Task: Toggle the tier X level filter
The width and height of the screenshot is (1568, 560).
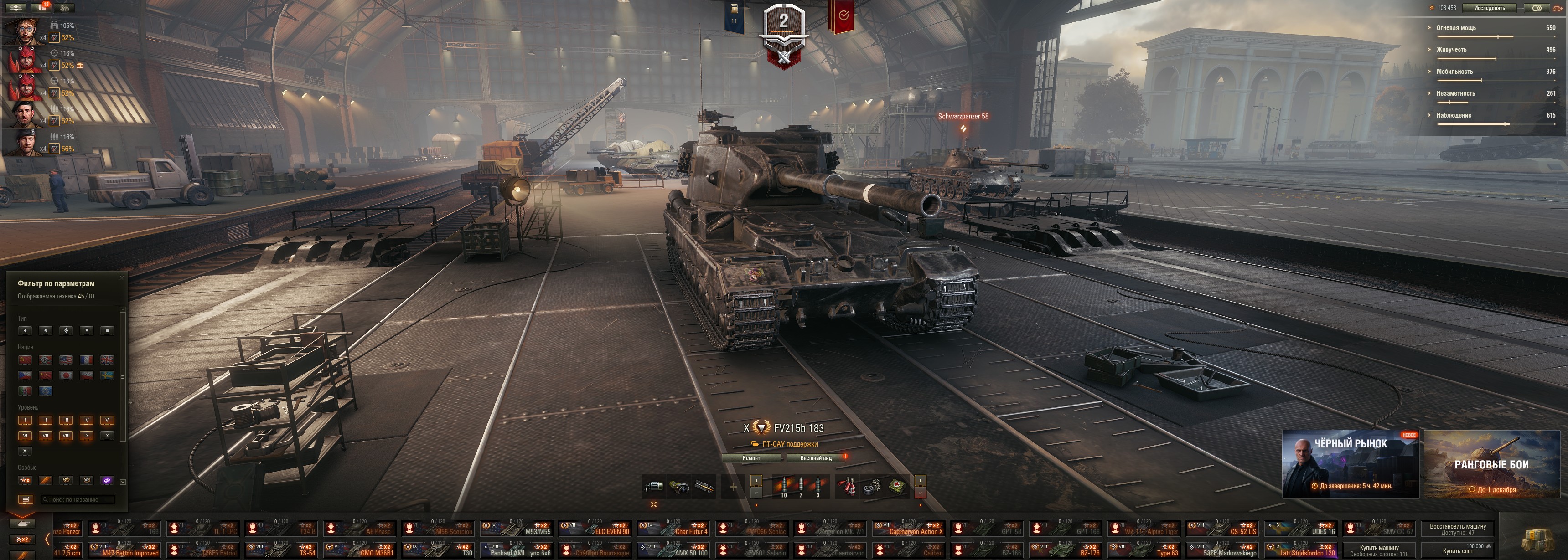Action: pos(107,435)
